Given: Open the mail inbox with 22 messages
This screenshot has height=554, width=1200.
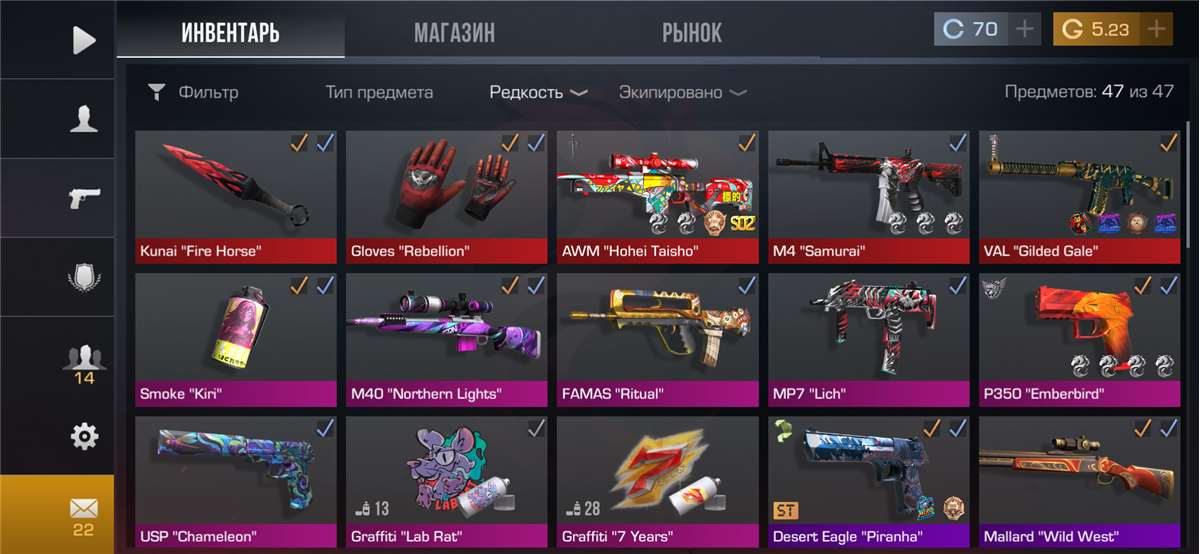Looking at the screenshot, I should 83,514.
